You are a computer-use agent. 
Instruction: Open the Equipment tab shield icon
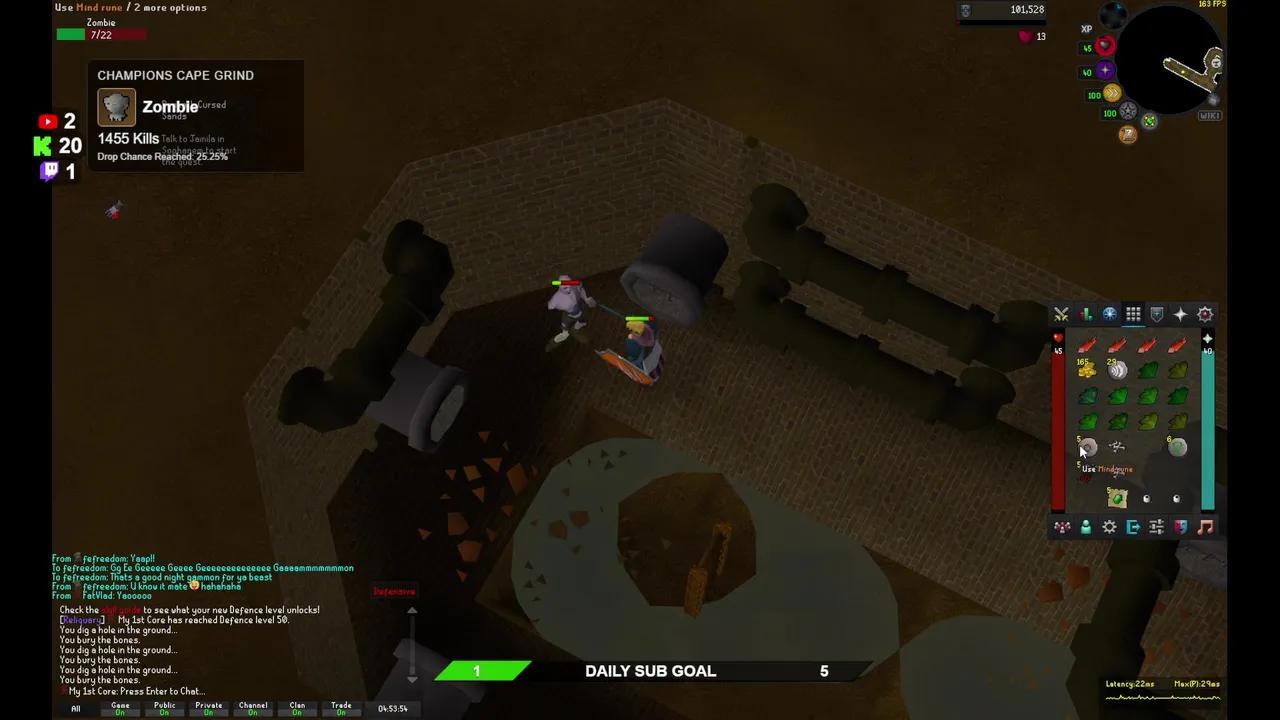point(1157,314)
